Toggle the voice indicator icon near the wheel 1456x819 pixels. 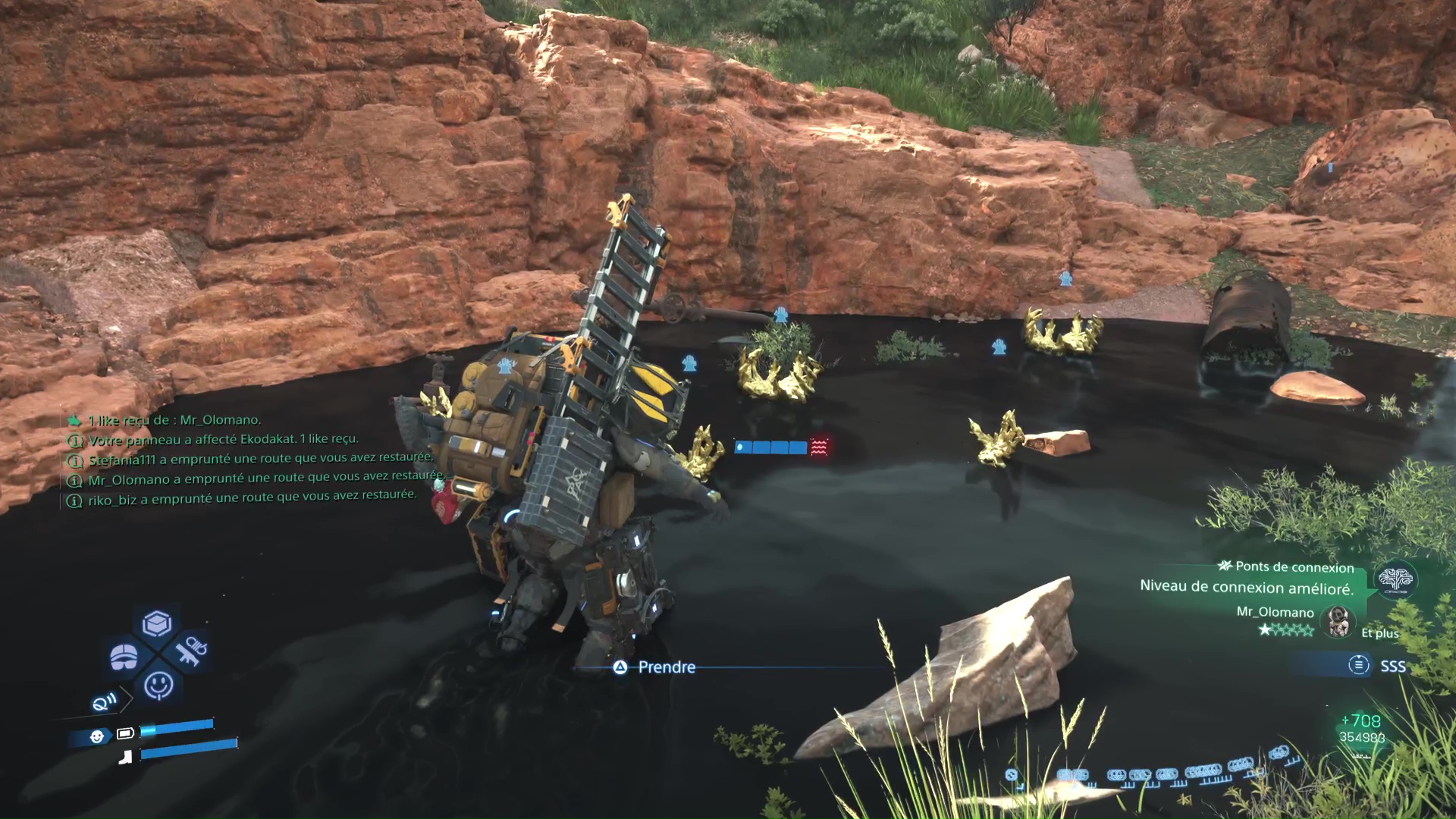tap(105, 701)
